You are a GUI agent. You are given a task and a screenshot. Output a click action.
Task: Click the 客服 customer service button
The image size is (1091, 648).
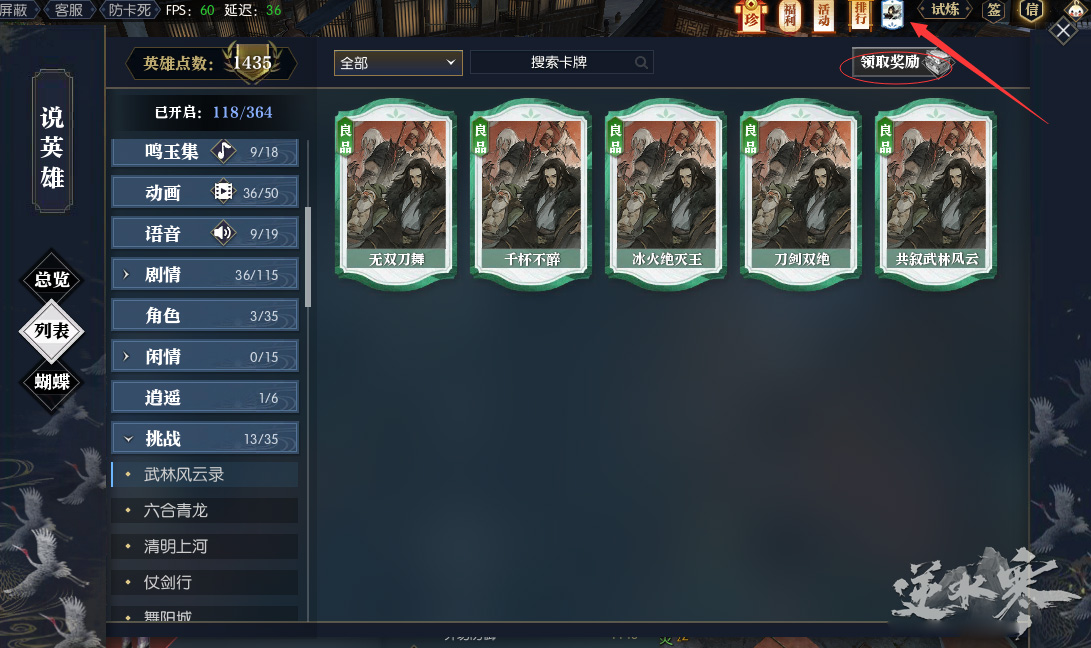pos(69,10)
